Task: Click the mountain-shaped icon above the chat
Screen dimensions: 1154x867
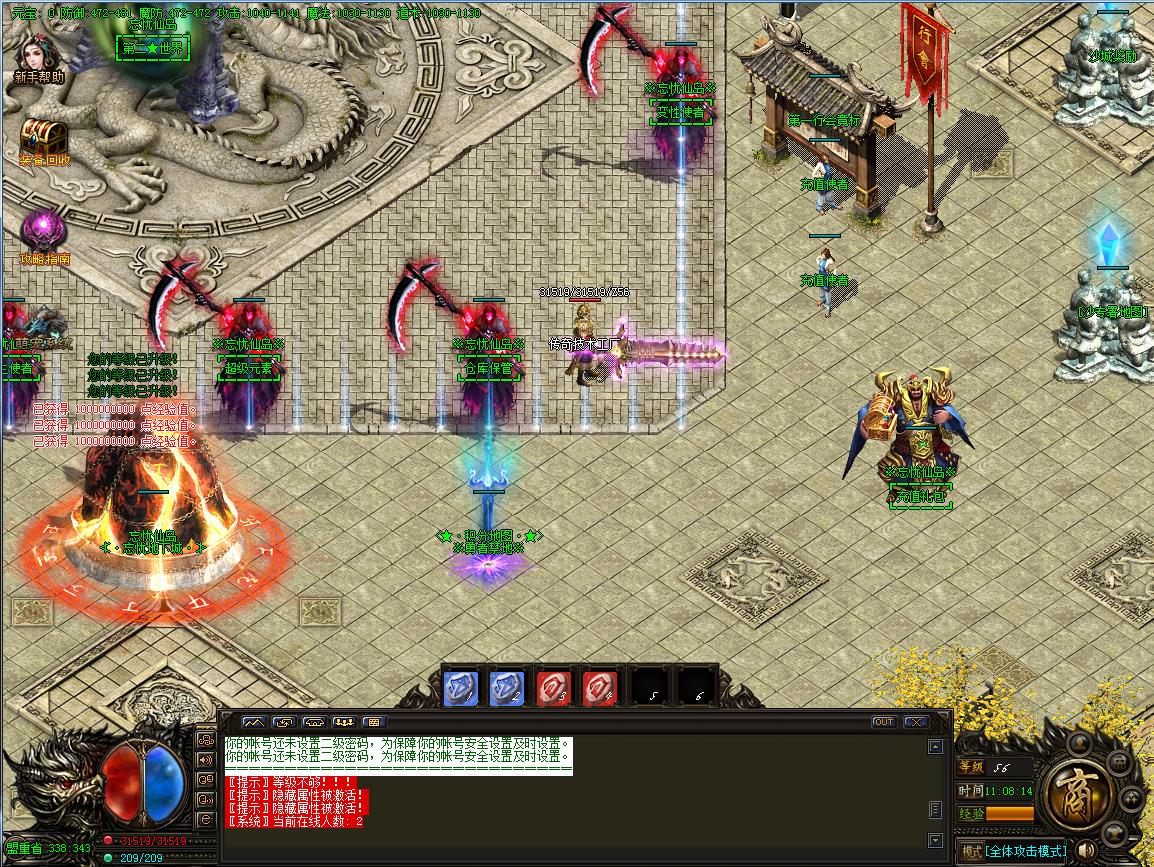Action: pyautogui.click(x=254, y=722)
